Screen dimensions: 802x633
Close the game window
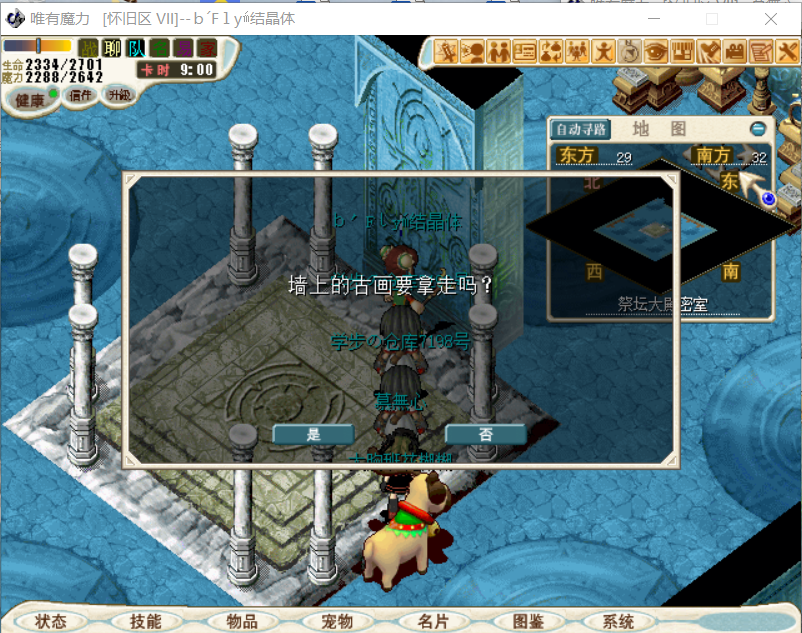pyautogui.click(x=771, y=19)
